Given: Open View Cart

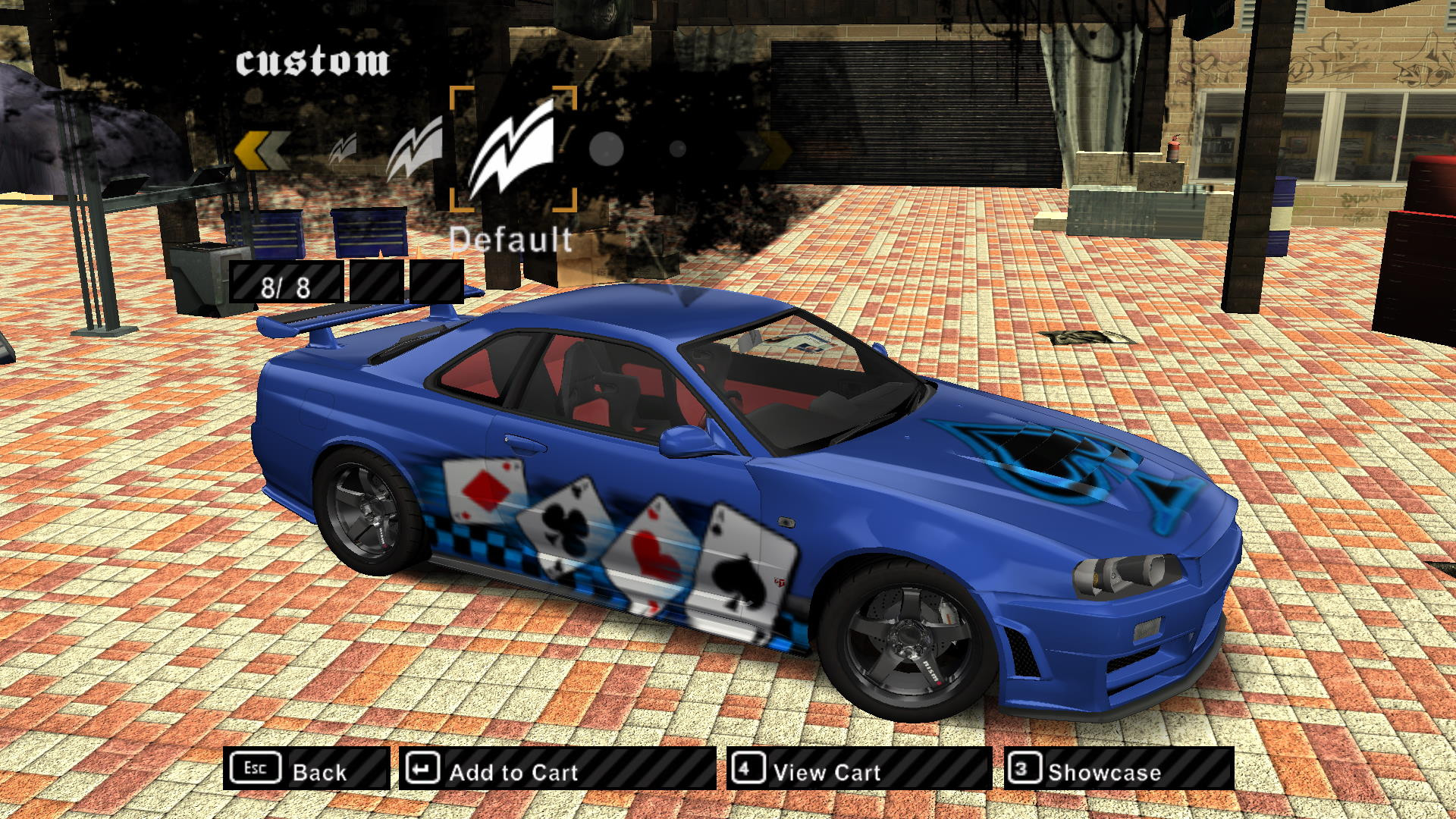Looking at the screenshot, I should pos(824,772).
